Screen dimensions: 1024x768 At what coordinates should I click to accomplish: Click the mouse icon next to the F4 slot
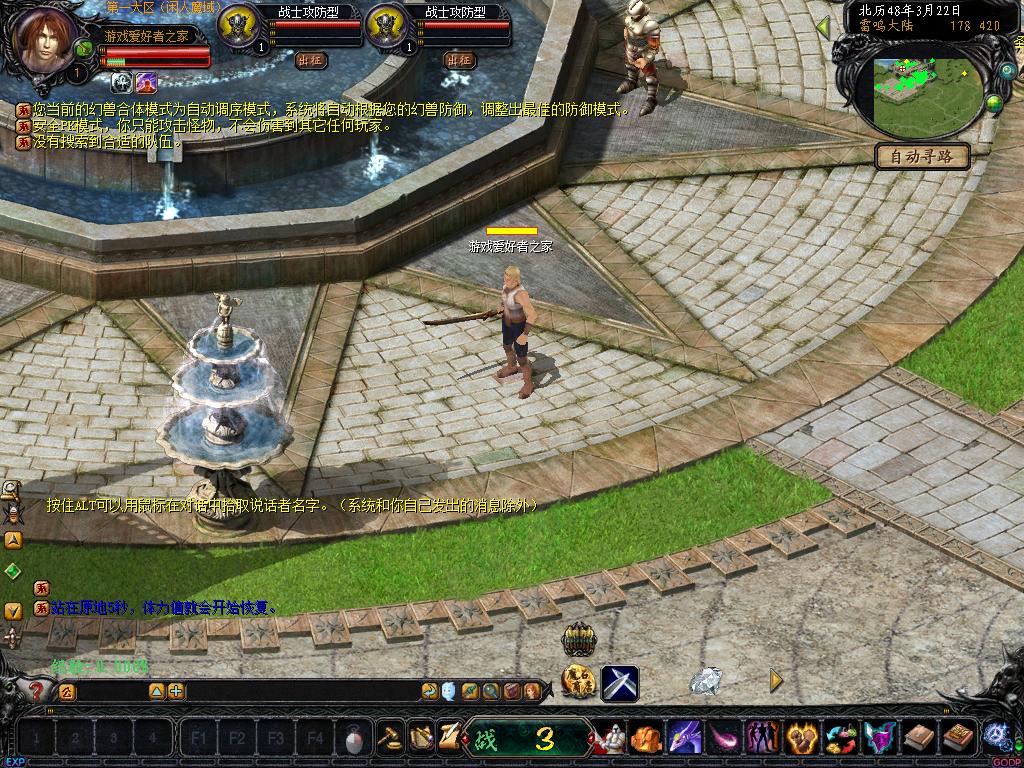coord(353,739)
